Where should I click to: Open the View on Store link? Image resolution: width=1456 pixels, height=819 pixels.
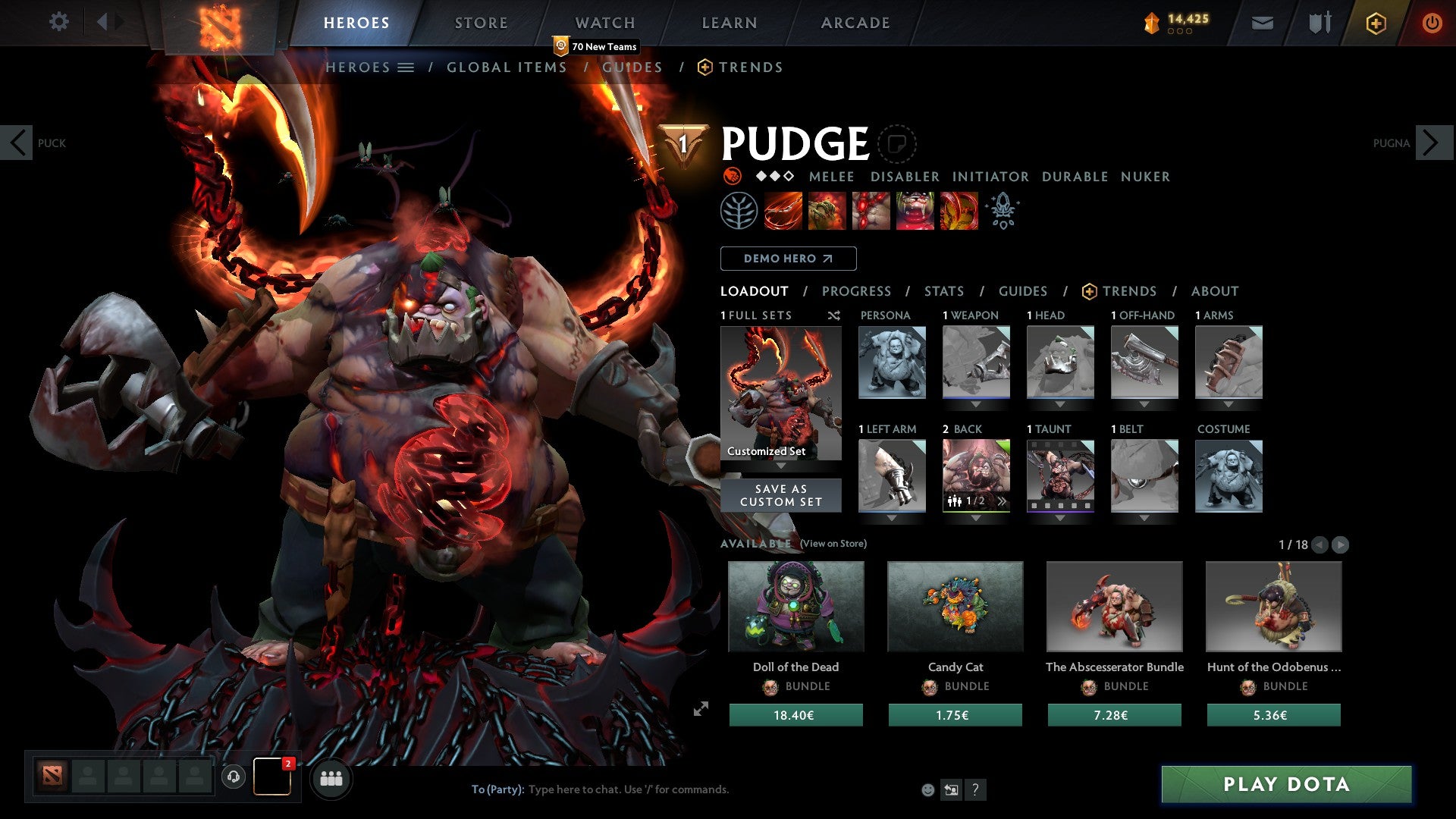coord(832,544)
